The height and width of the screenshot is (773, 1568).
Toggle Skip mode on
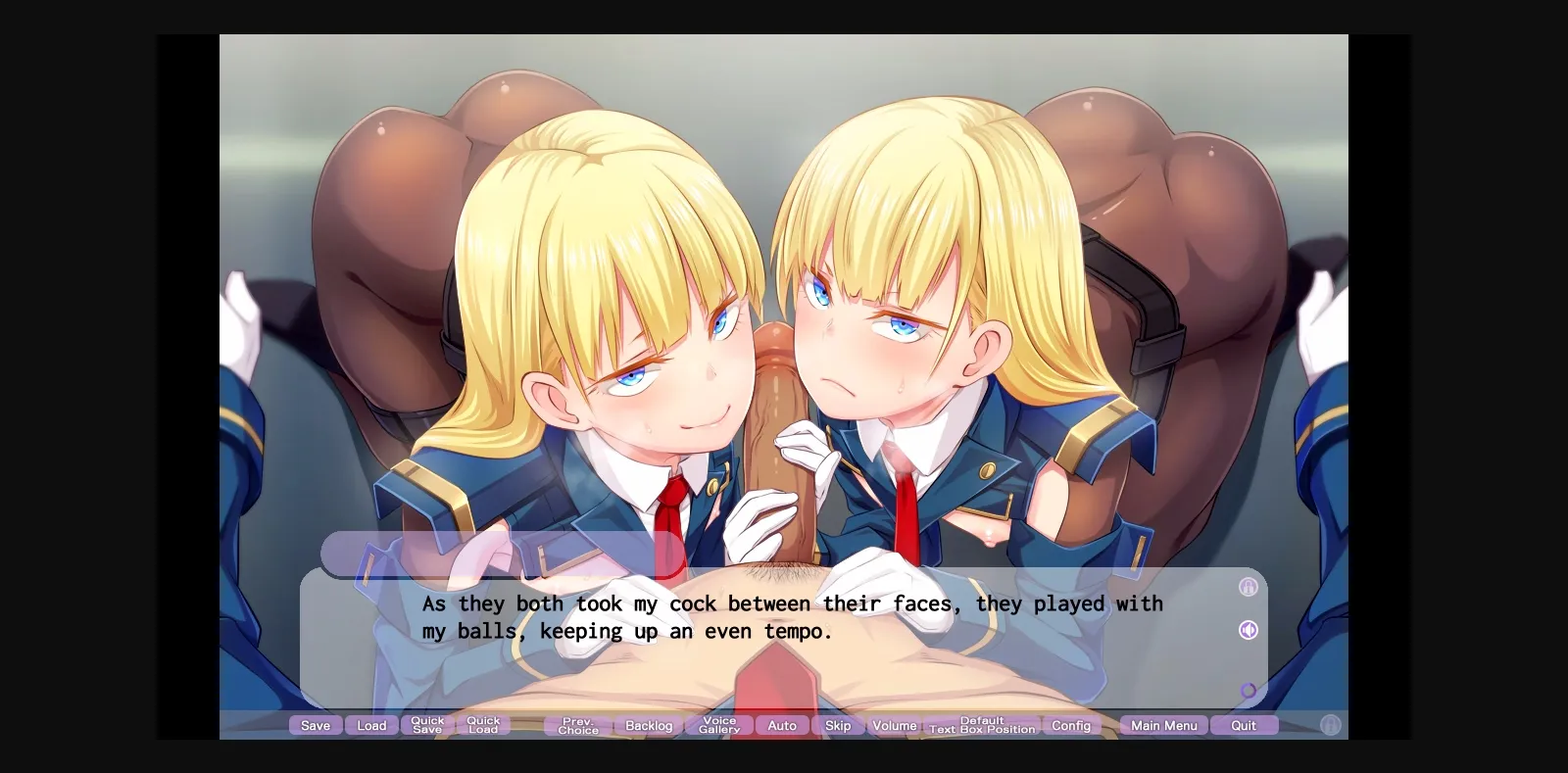(x=837, y=725)
